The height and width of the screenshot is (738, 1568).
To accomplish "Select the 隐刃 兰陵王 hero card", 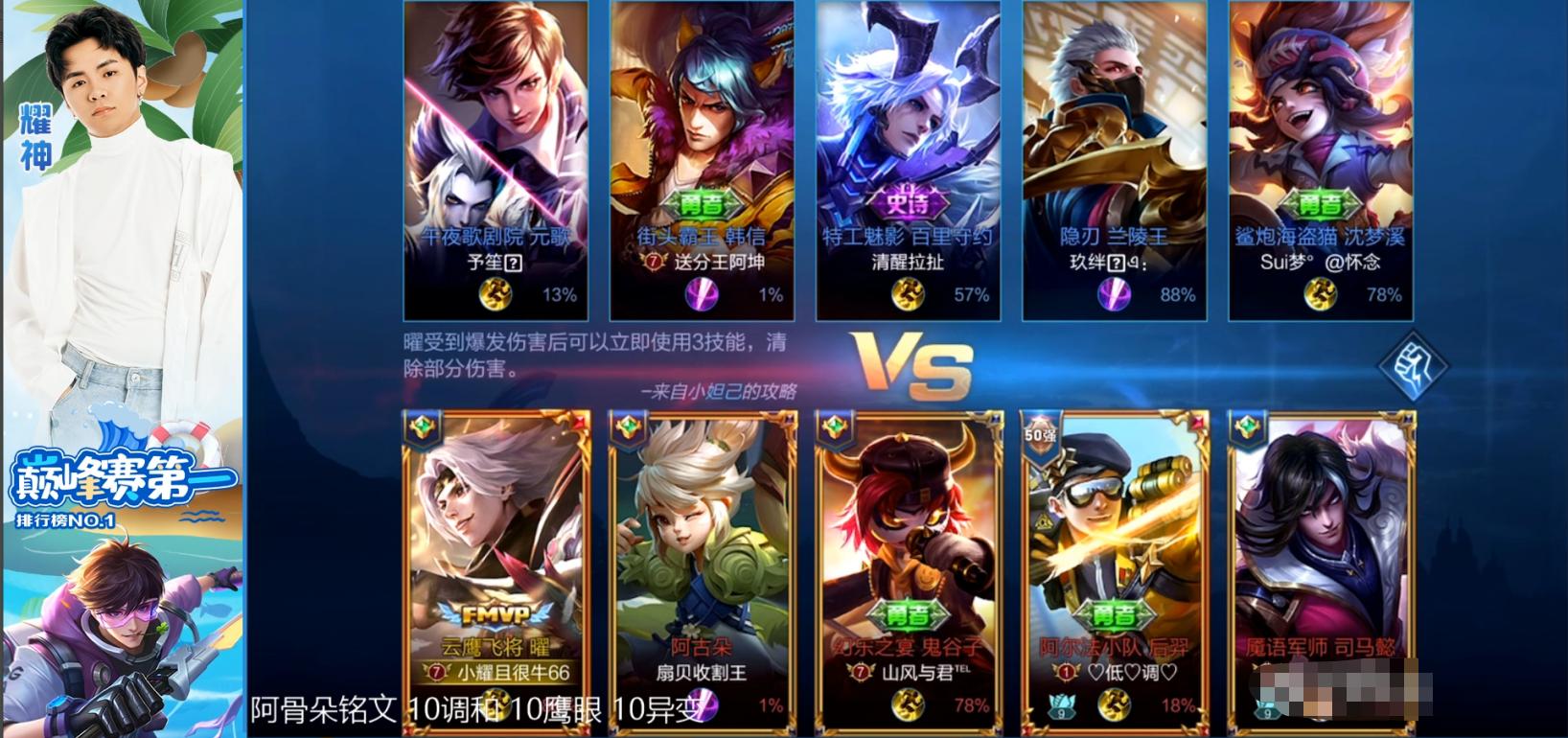I will point(1112,144).
